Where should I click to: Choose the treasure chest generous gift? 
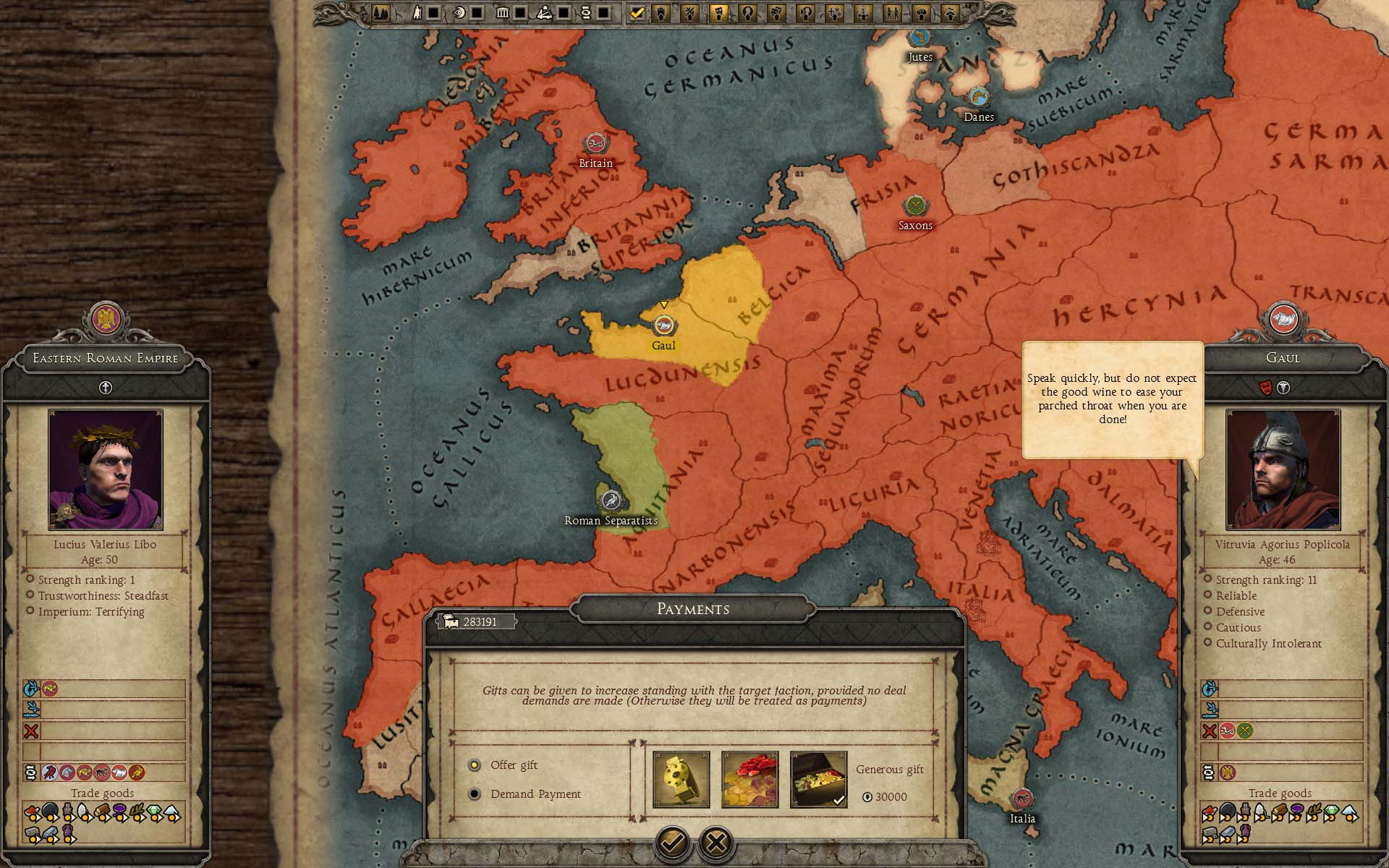(818, 779)
